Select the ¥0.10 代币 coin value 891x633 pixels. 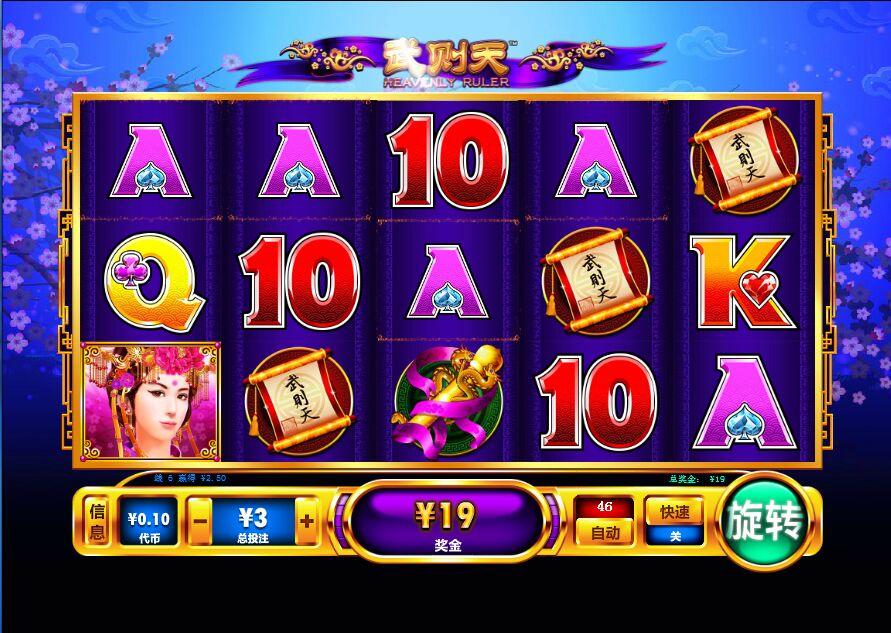(149, 522)
